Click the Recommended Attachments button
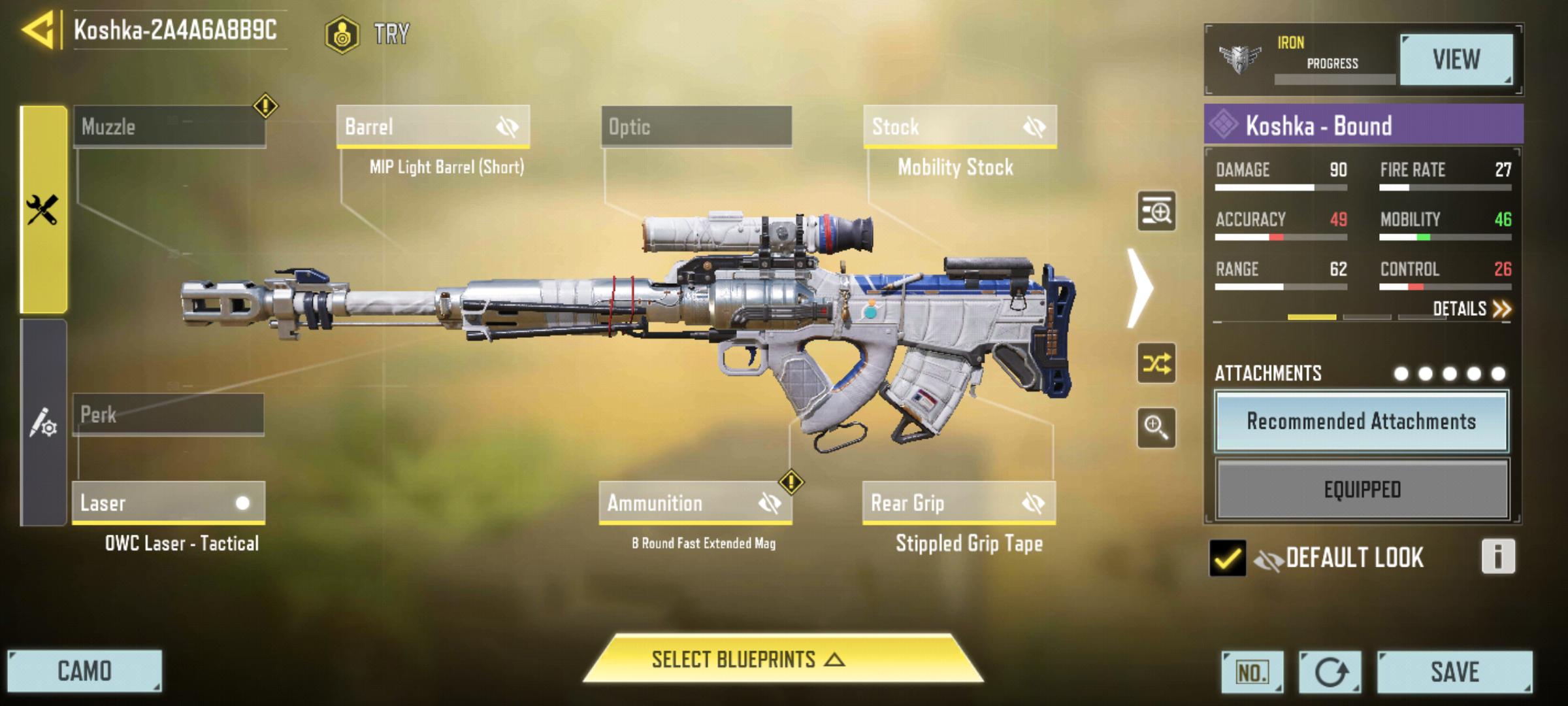The height and width of the screenshot is (706, 1568). [1361, 423]
